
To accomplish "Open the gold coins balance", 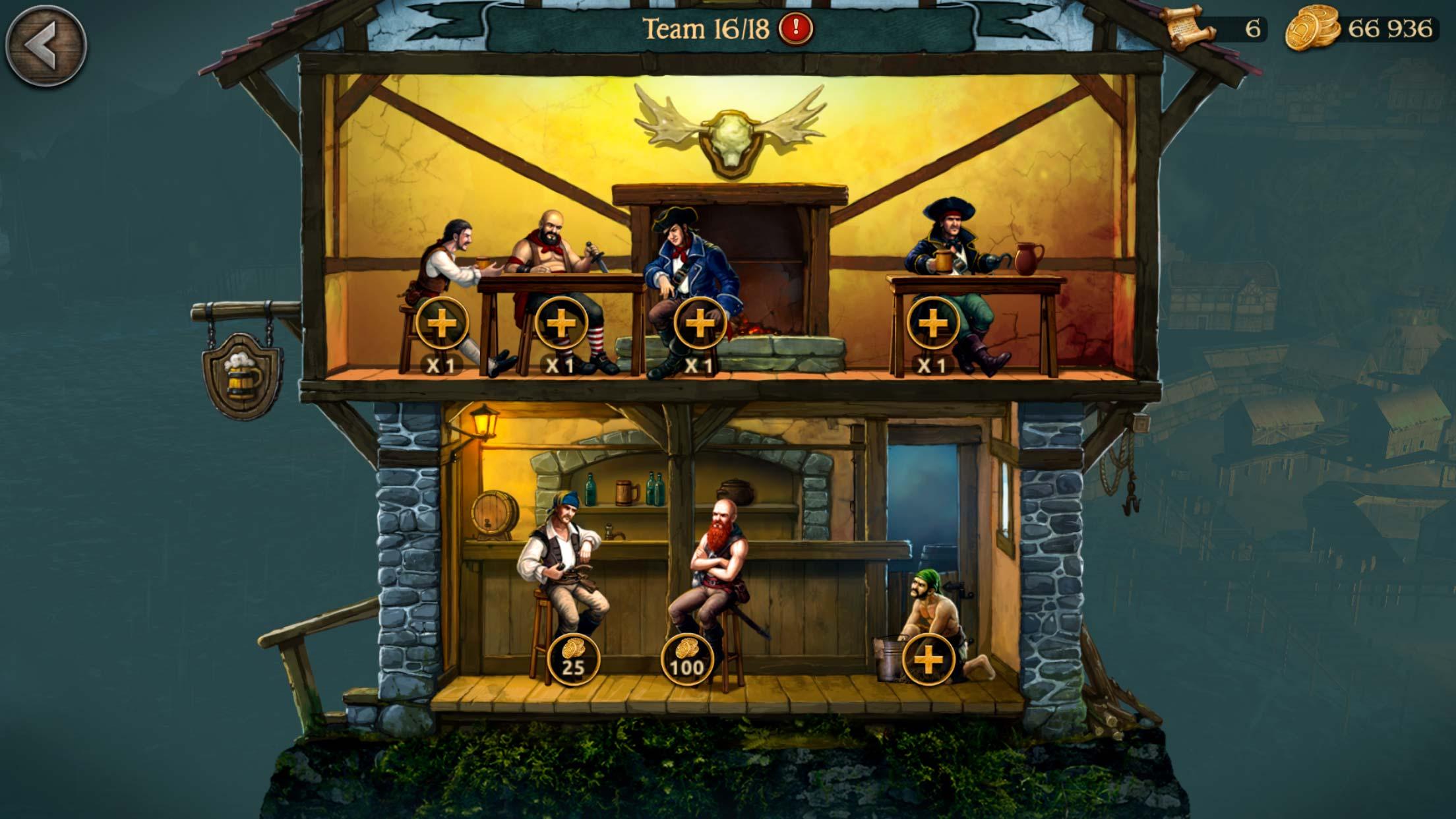I will [x=1361, y=30].
